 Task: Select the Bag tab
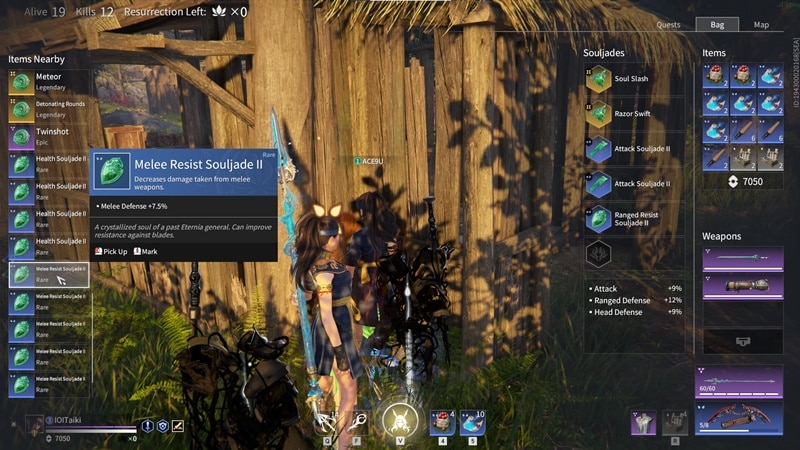click(717, 25)
